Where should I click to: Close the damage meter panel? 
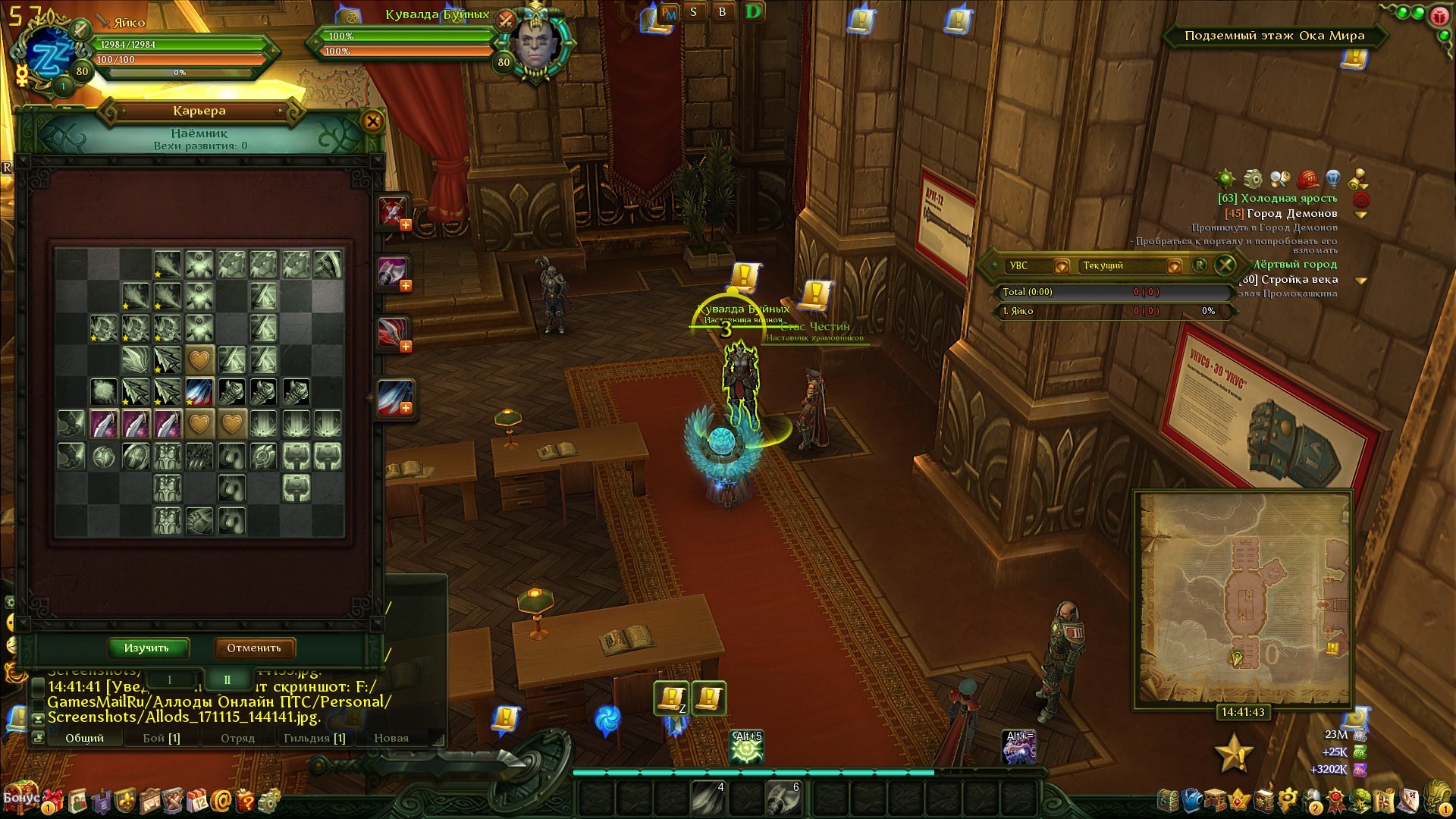pos(1225,265)
